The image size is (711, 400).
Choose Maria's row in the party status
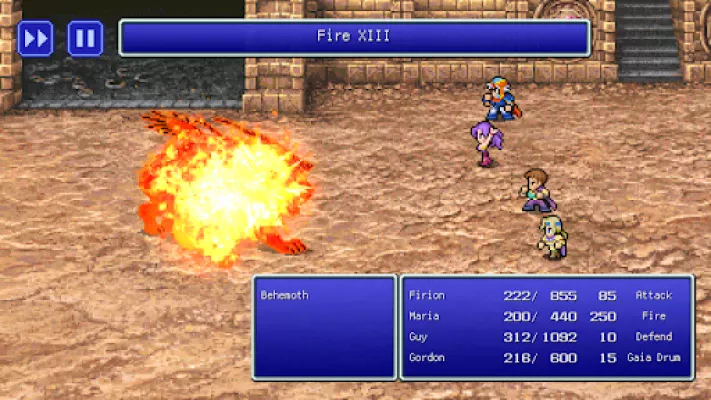[x=545, y=316]
